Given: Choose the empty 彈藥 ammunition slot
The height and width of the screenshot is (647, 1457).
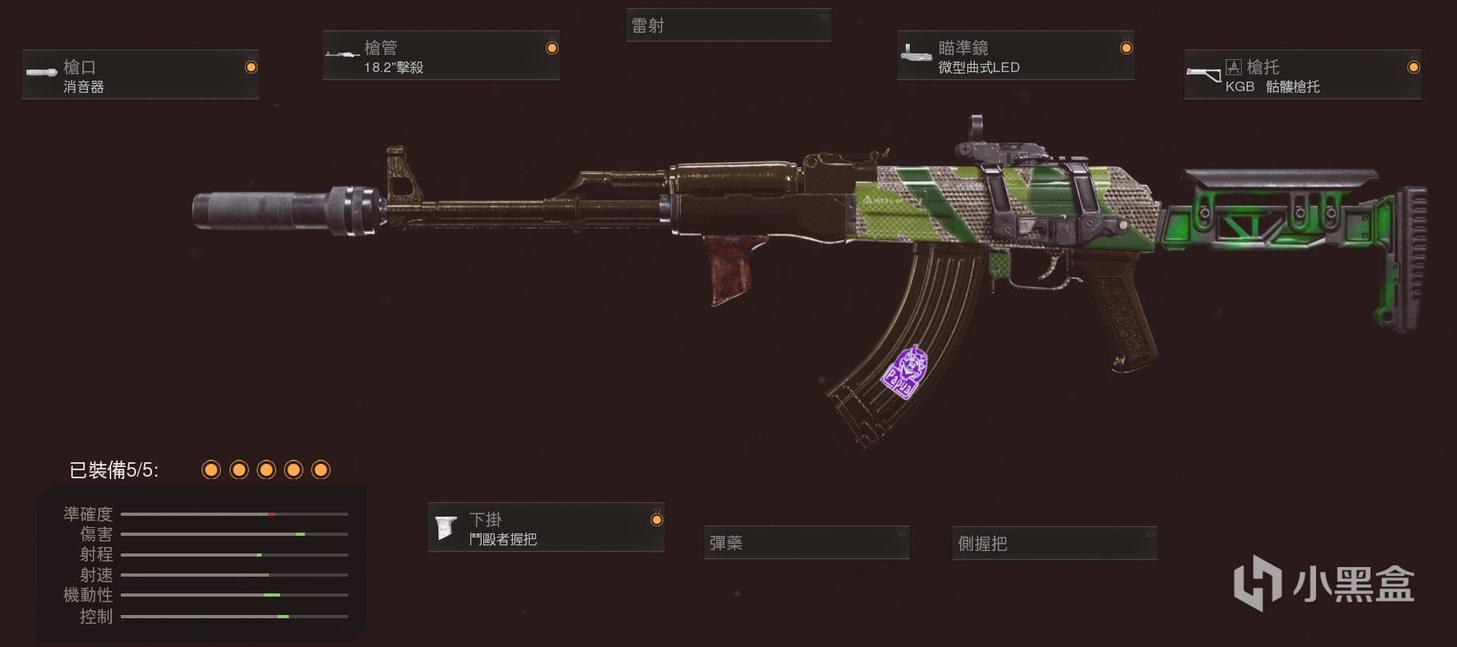Looking at the screenshot, I should tap(806, 543).
